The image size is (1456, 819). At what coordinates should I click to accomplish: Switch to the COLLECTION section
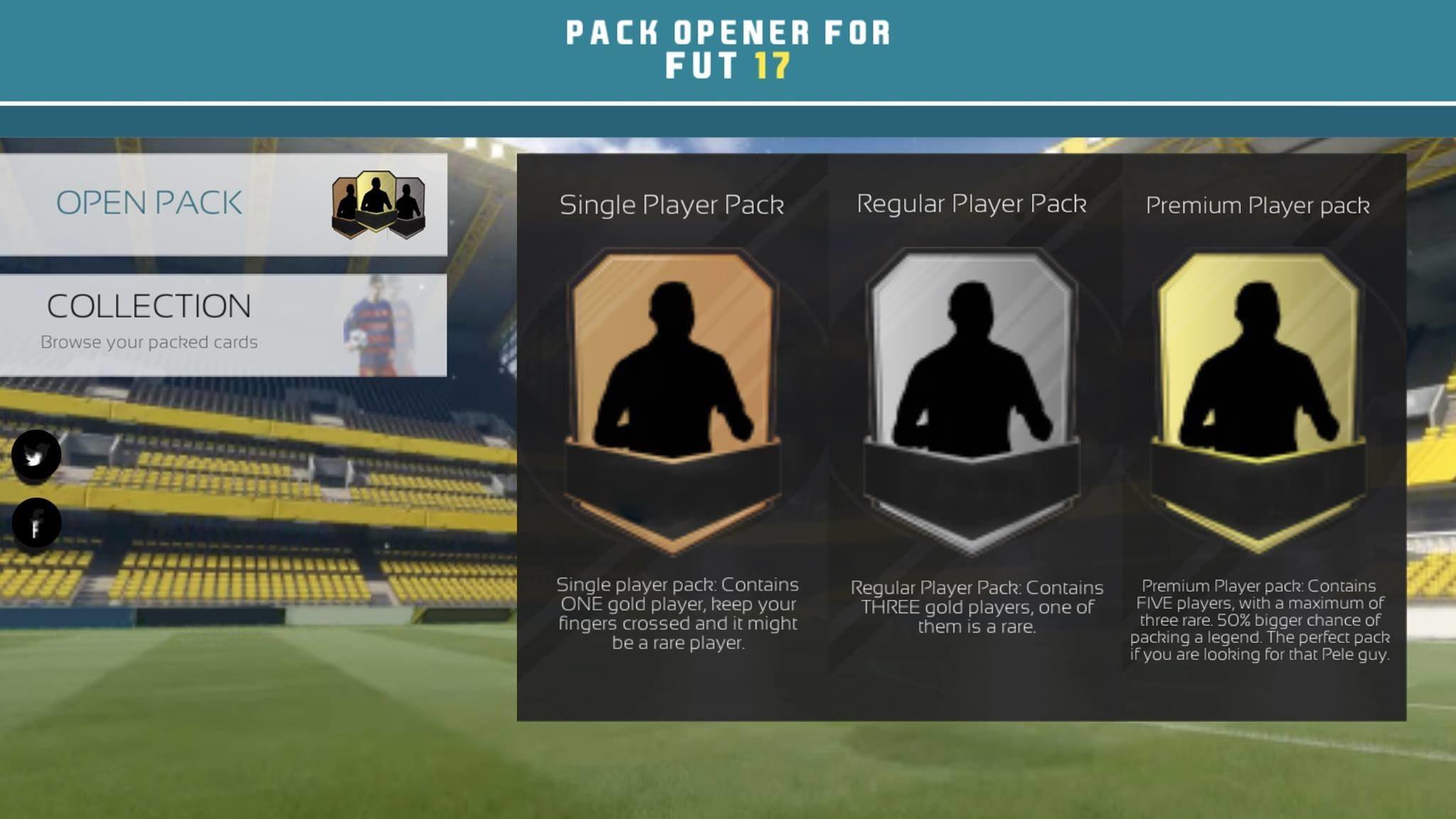coord(148,306)
